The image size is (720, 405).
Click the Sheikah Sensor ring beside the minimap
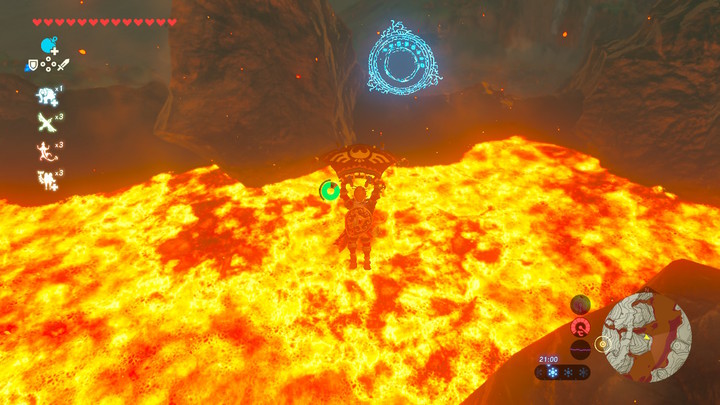click(602, 344)
